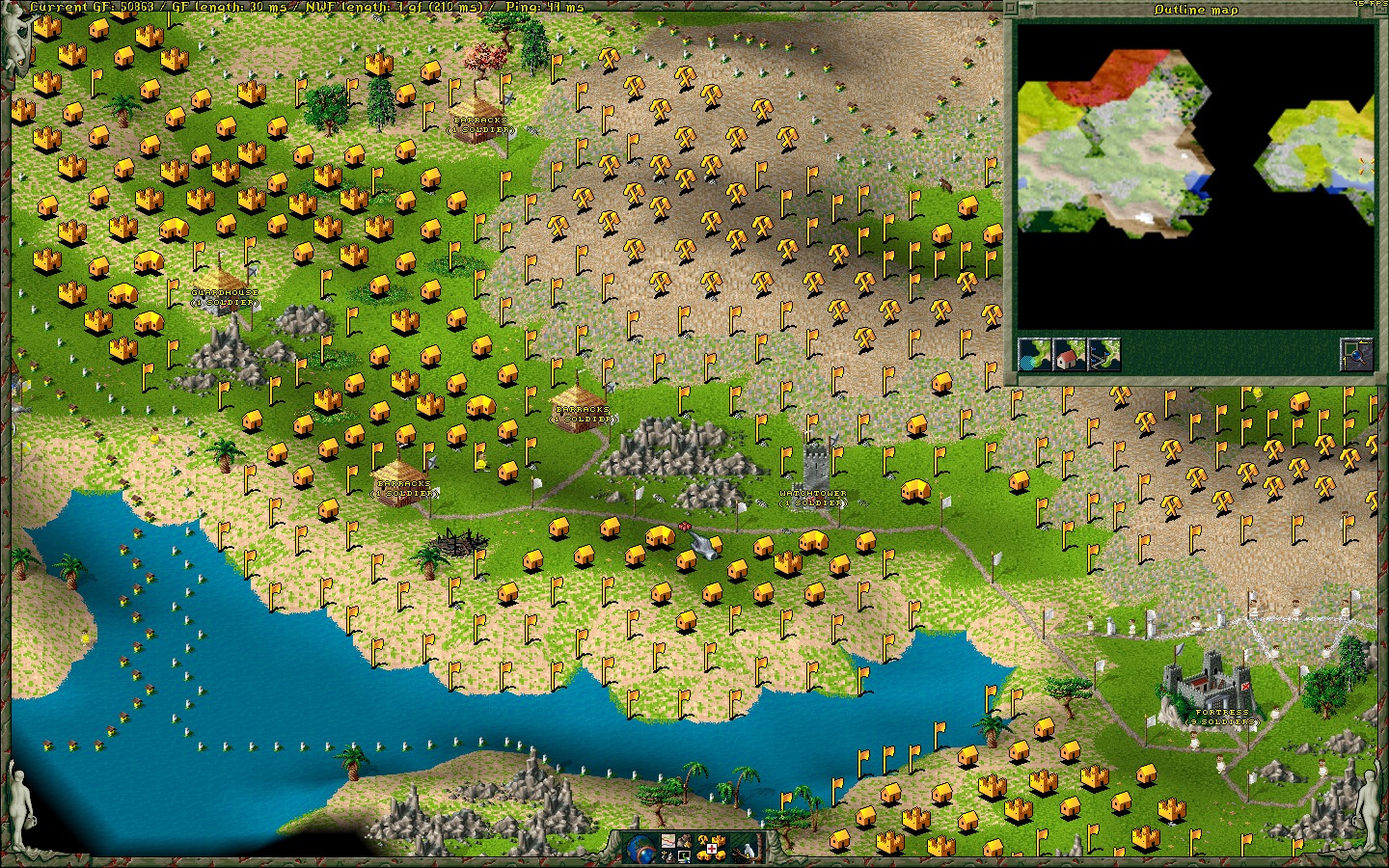Image resolution: width=1389 pixels, height=868 pixels.
Task: Open the statistics line chart
Action: (667, 841)
